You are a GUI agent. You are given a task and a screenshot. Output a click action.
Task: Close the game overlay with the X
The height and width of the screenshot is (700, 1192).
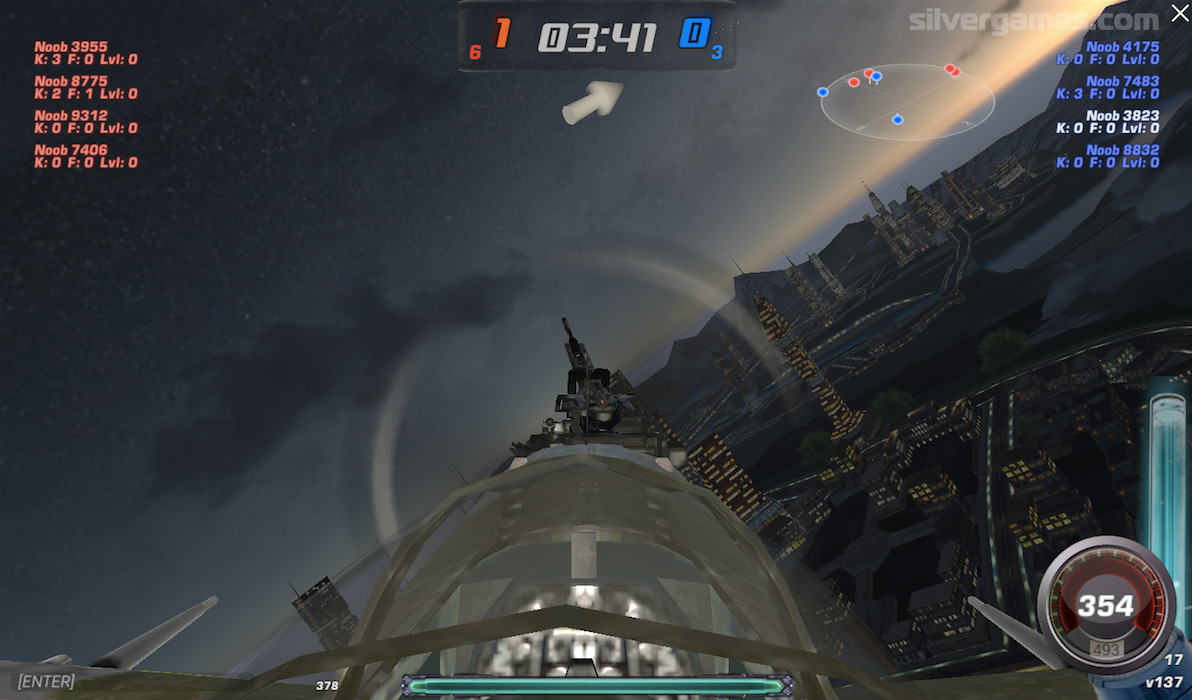(1179, 14)
